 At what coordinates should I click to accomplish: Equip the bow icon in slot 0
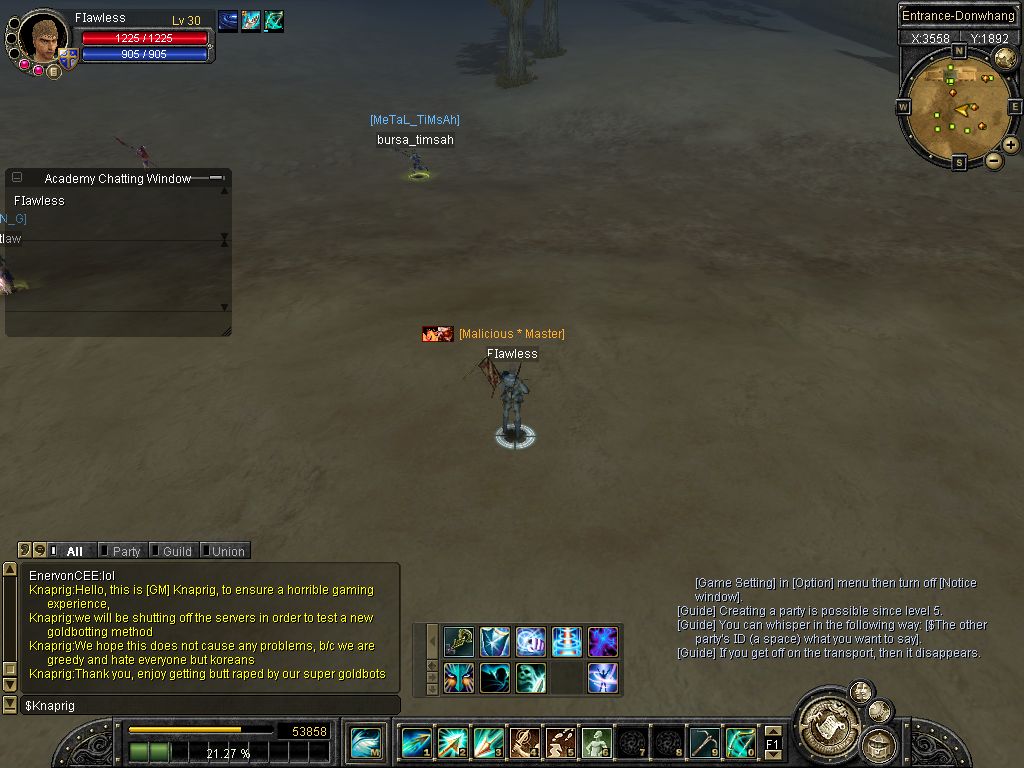(740, 743)
